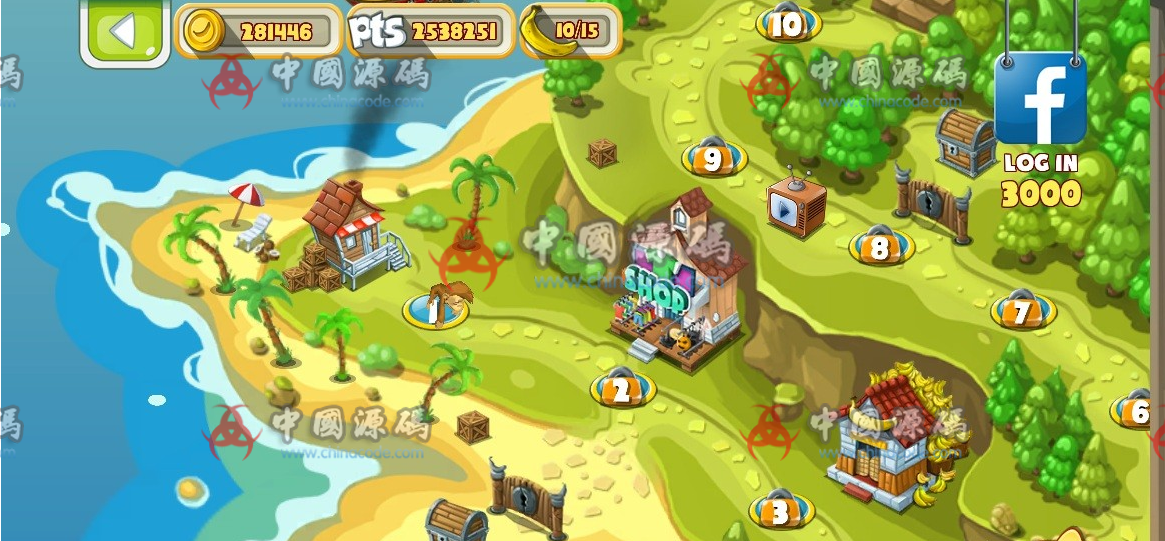The width and height of the screenshot is (1165, 541).
Task: Select the level 7 node
Action: coord(1022,313)
